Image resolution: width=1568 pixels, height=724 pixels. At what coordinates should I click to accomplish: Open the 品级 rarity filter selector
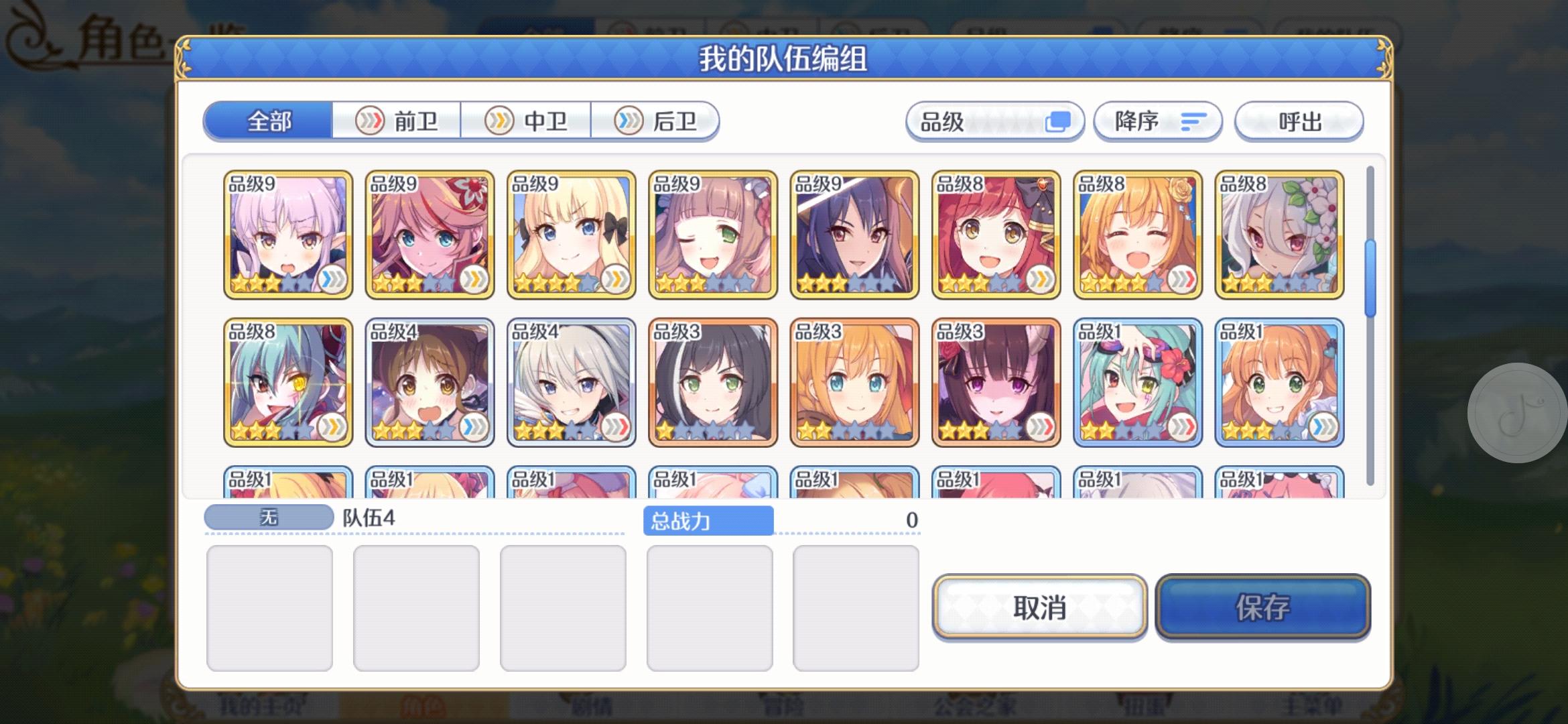(995, 121)
